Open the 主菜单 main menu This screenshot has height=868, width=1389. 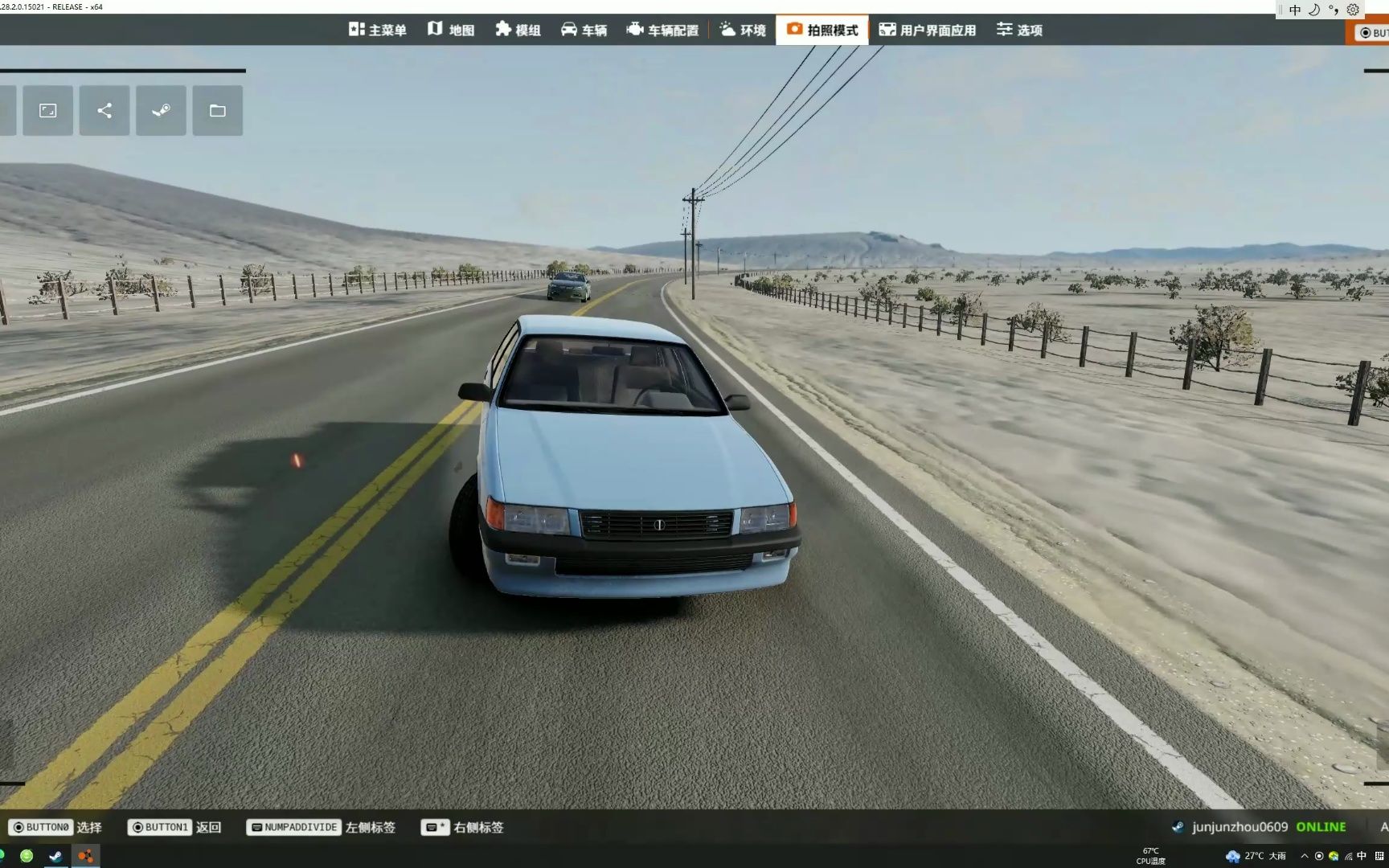pos(377,29)
